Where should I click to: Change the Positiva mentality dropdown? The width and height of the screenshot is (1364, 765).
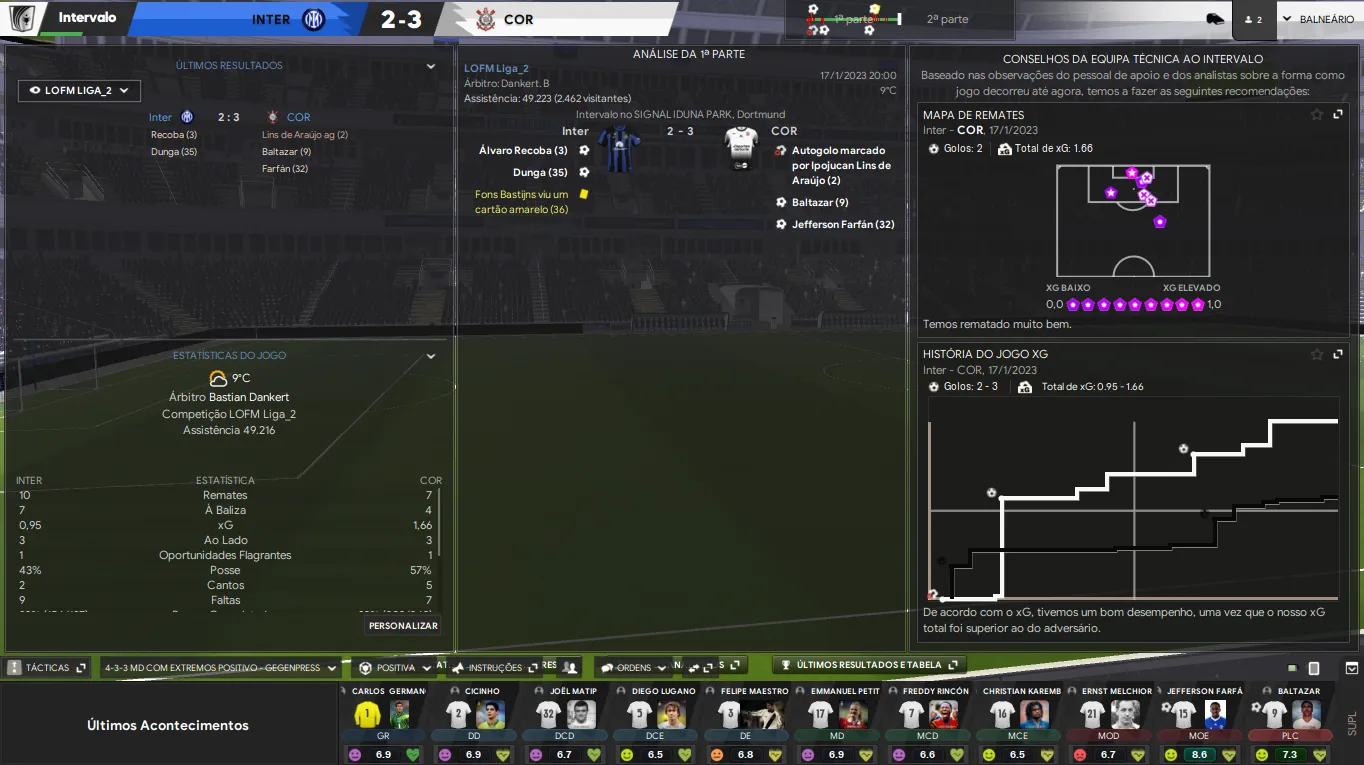point(395,668)
